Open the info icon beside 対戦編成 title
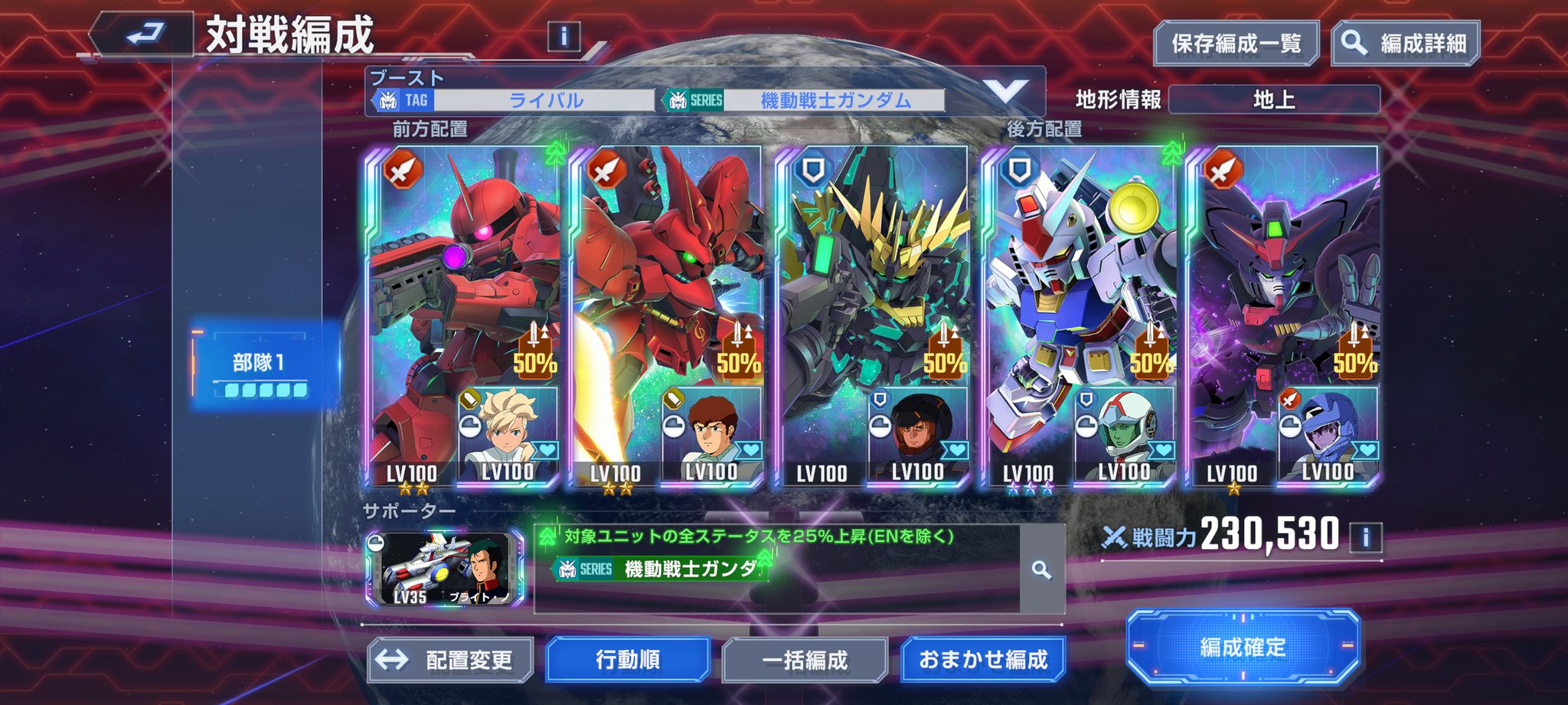Screen dimensions: 1568x705 point(564,36)
